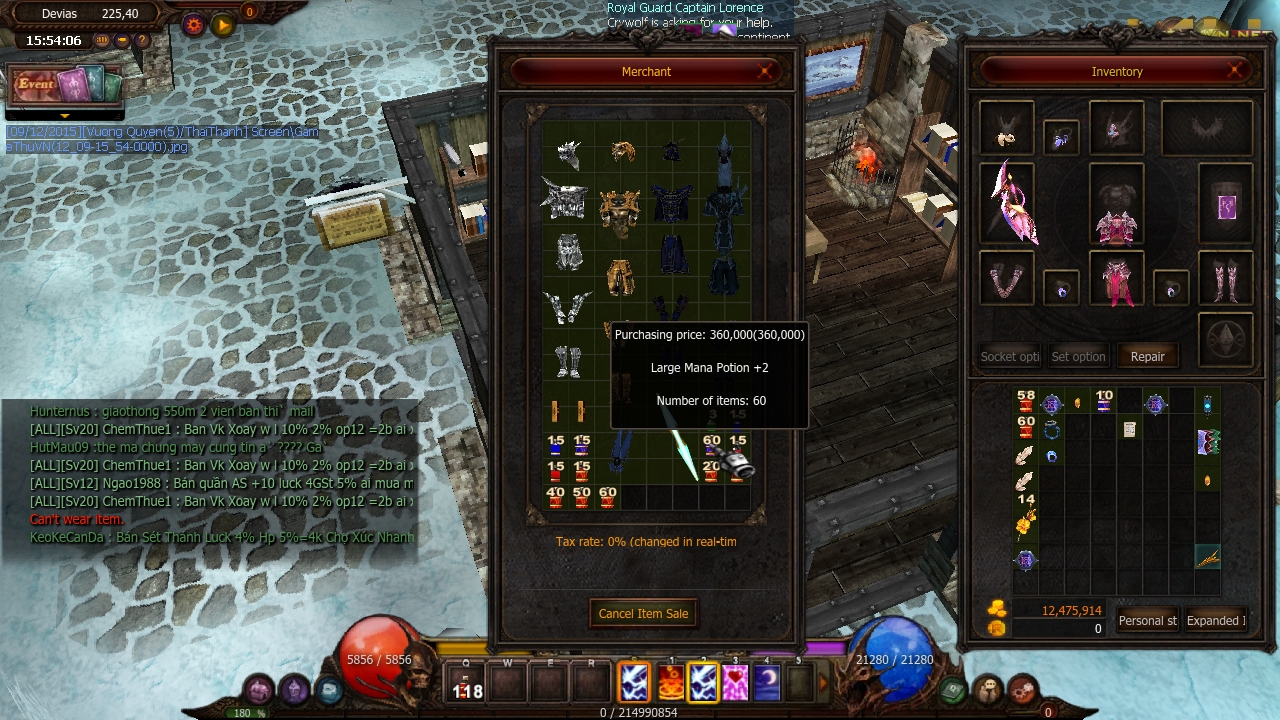This screenshot has width=1280, height=720.
Task: Open the Event card banner
Action: (63, 86)
